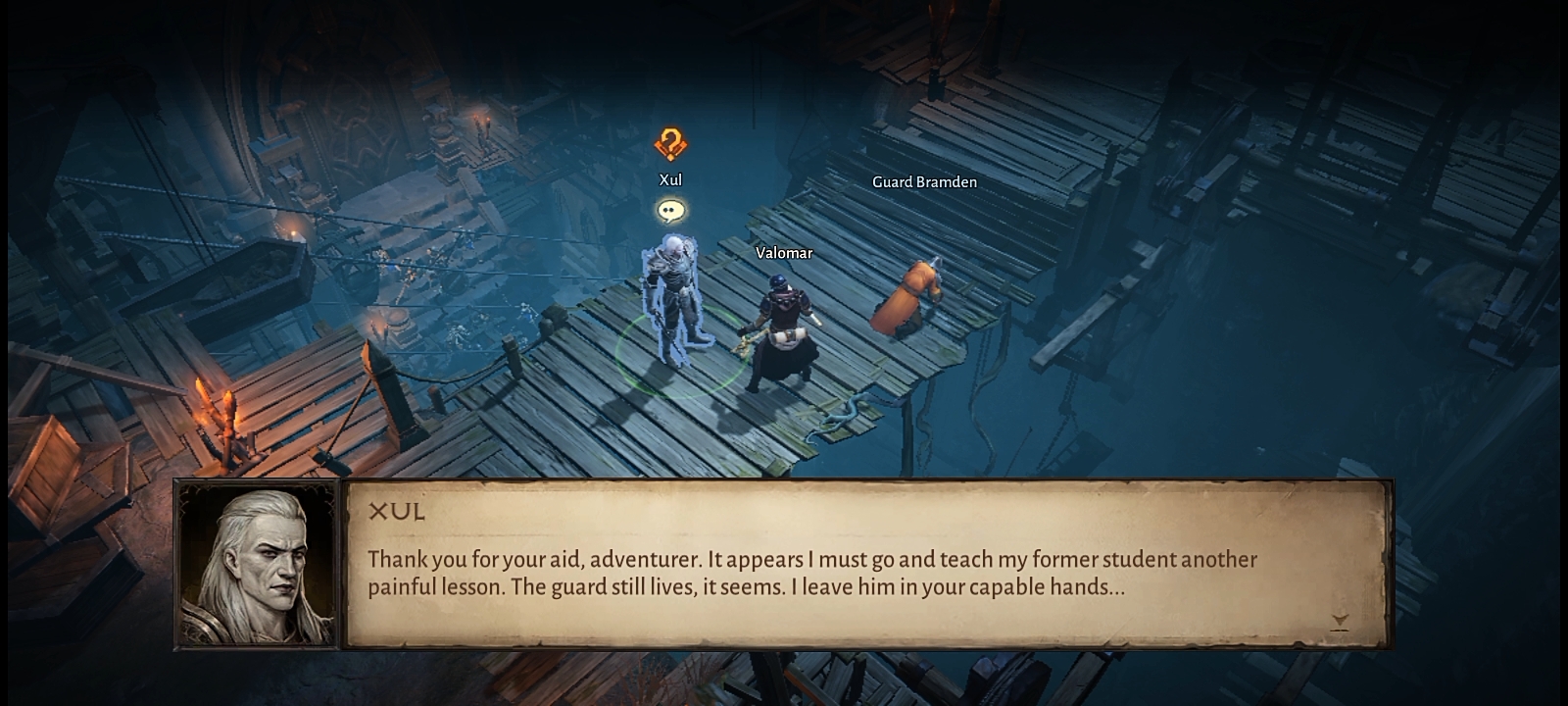Viewport: 1568px width, 706px height.
Task: Tap the speech bubble above Xul
Action: (x=670, y=210)
